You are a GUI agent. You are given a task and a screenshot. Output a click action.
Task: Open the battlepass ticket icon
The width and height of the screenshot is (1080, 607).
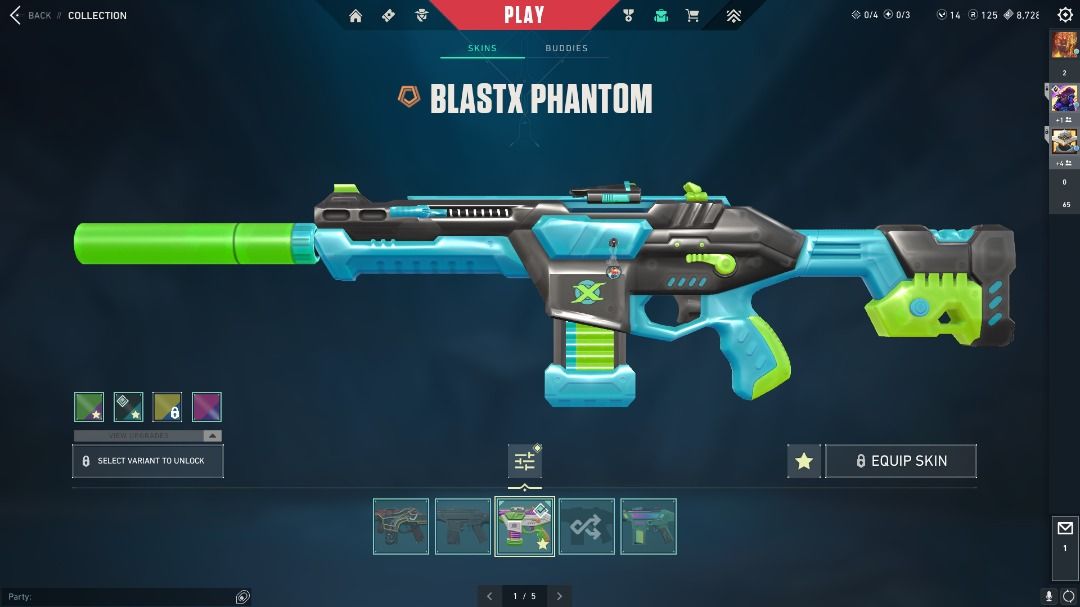389,15
